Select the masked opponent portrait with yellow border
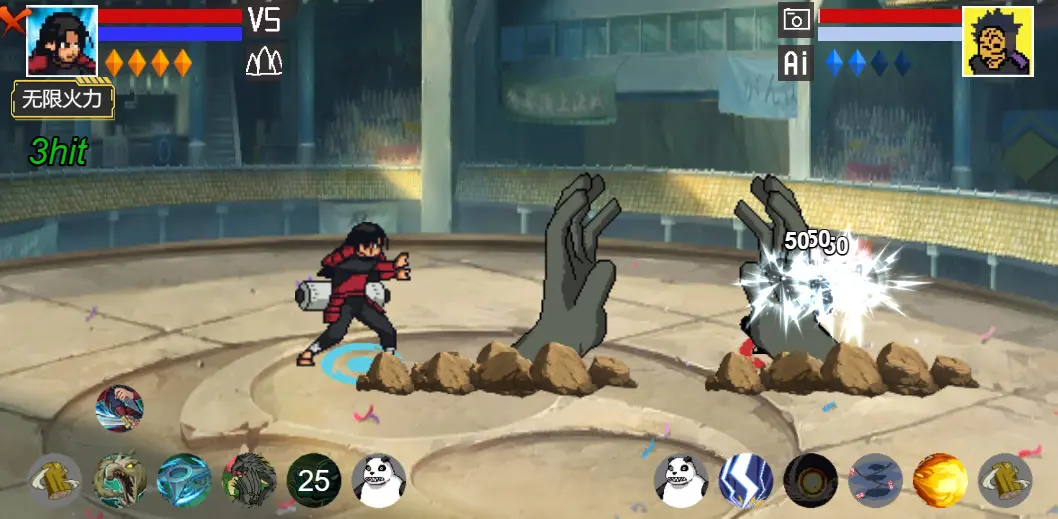Image resolution: width=1058 pixels, height=519 pixels. [997, 41]
